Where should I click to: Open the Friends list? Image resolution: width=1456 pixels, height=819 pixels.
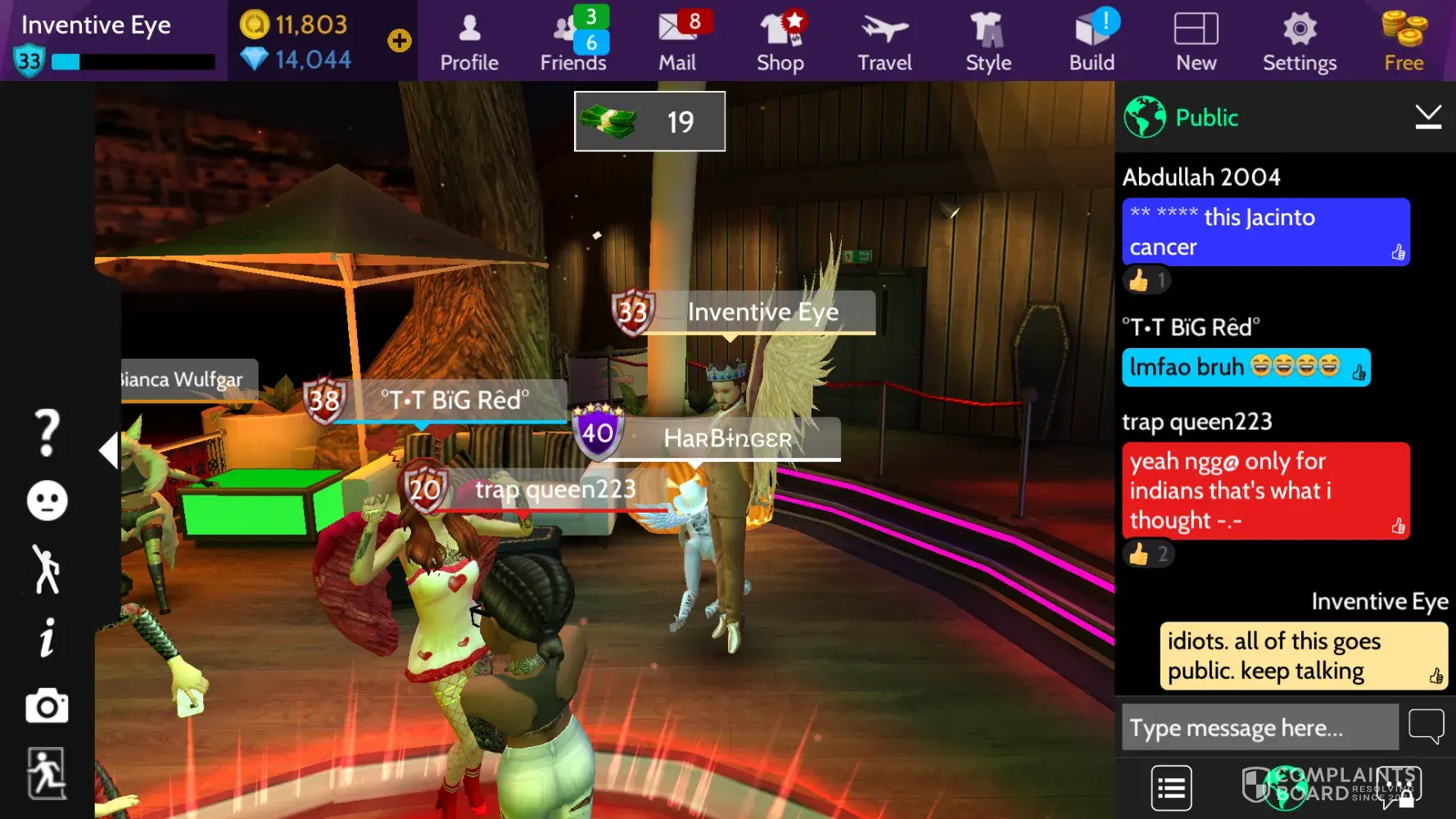pyautogui.click(x=573, y=41)
